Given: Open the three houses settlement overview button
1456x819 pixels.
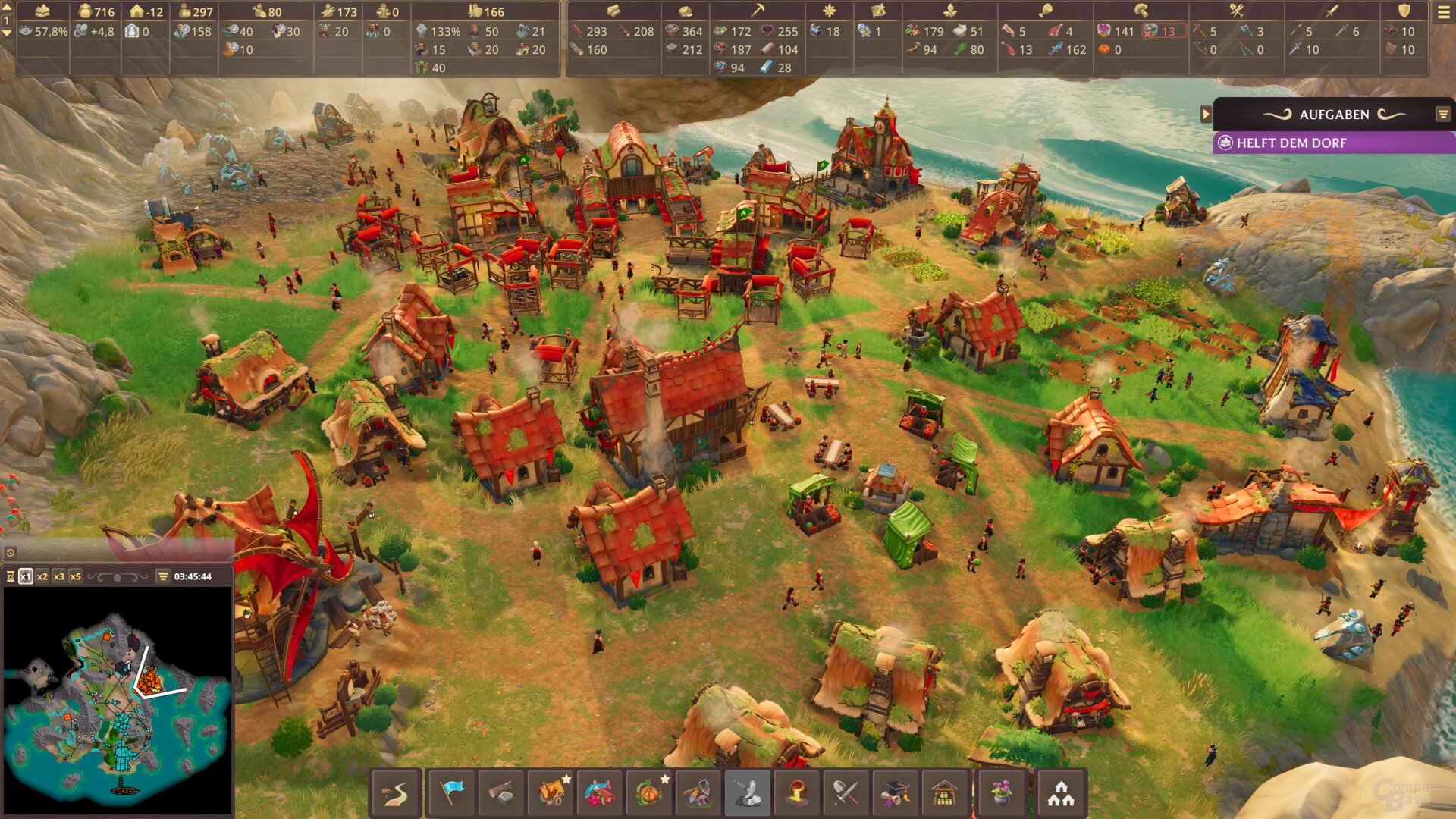Looking at the screenshot, I should 1061,793.
